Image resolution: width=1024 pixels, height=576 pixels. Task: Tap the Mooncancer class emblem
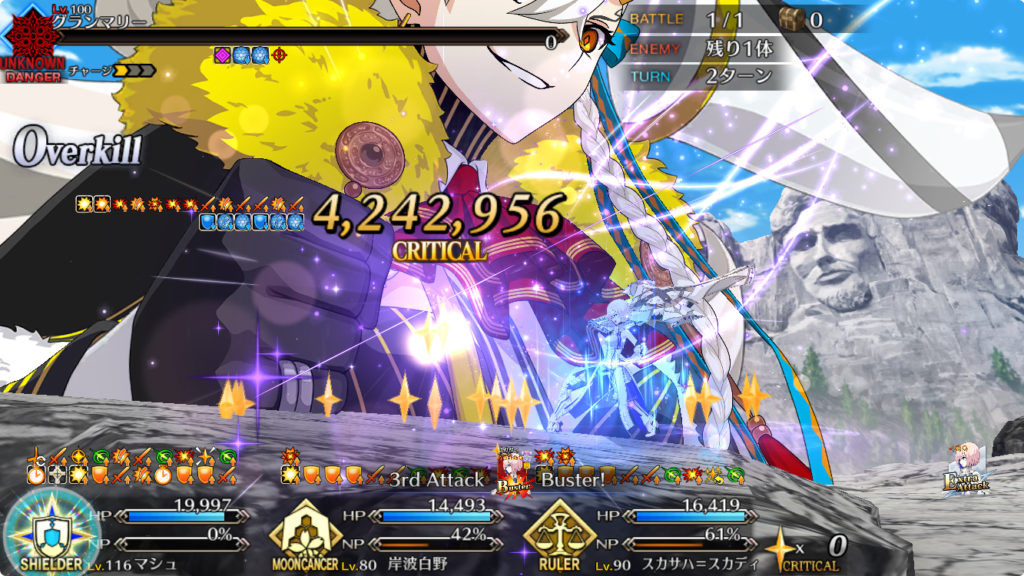[306, 531]
